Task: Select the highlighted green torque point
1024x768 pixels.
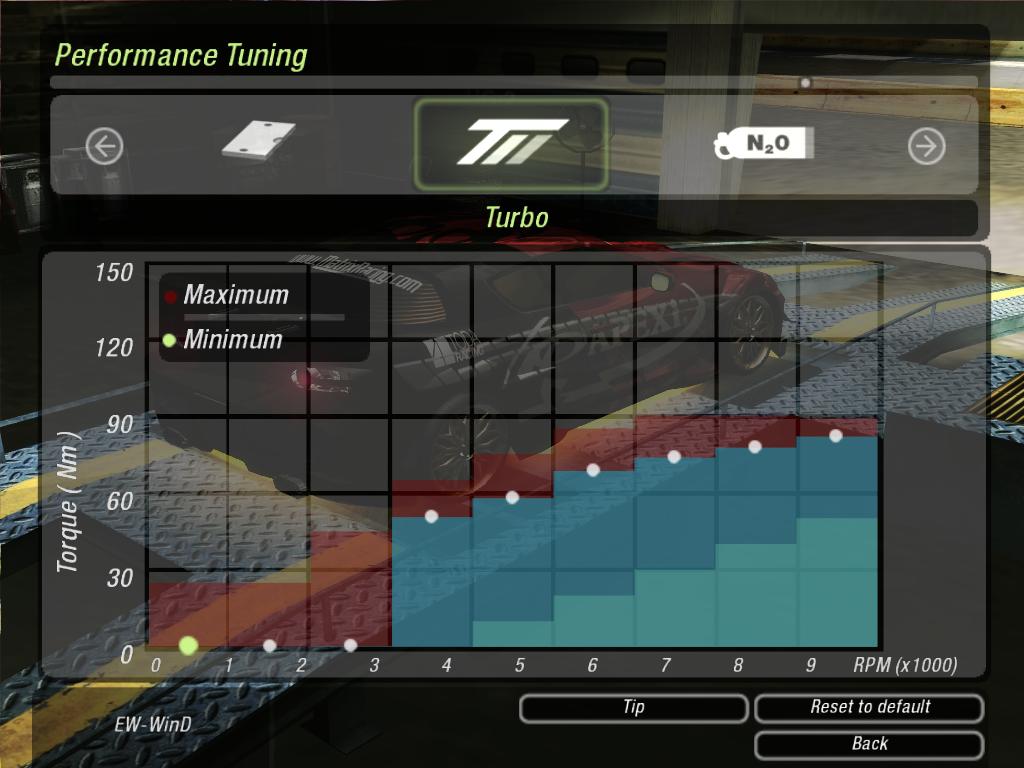Action: click(188, 645)
